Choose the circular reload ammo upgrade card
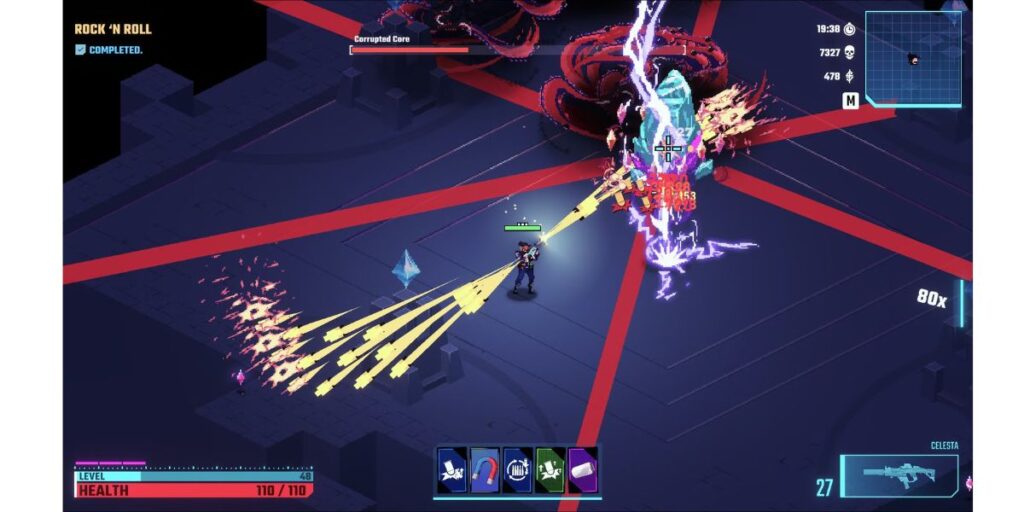This screenshot has height=512, width=1024. [517, 470]
